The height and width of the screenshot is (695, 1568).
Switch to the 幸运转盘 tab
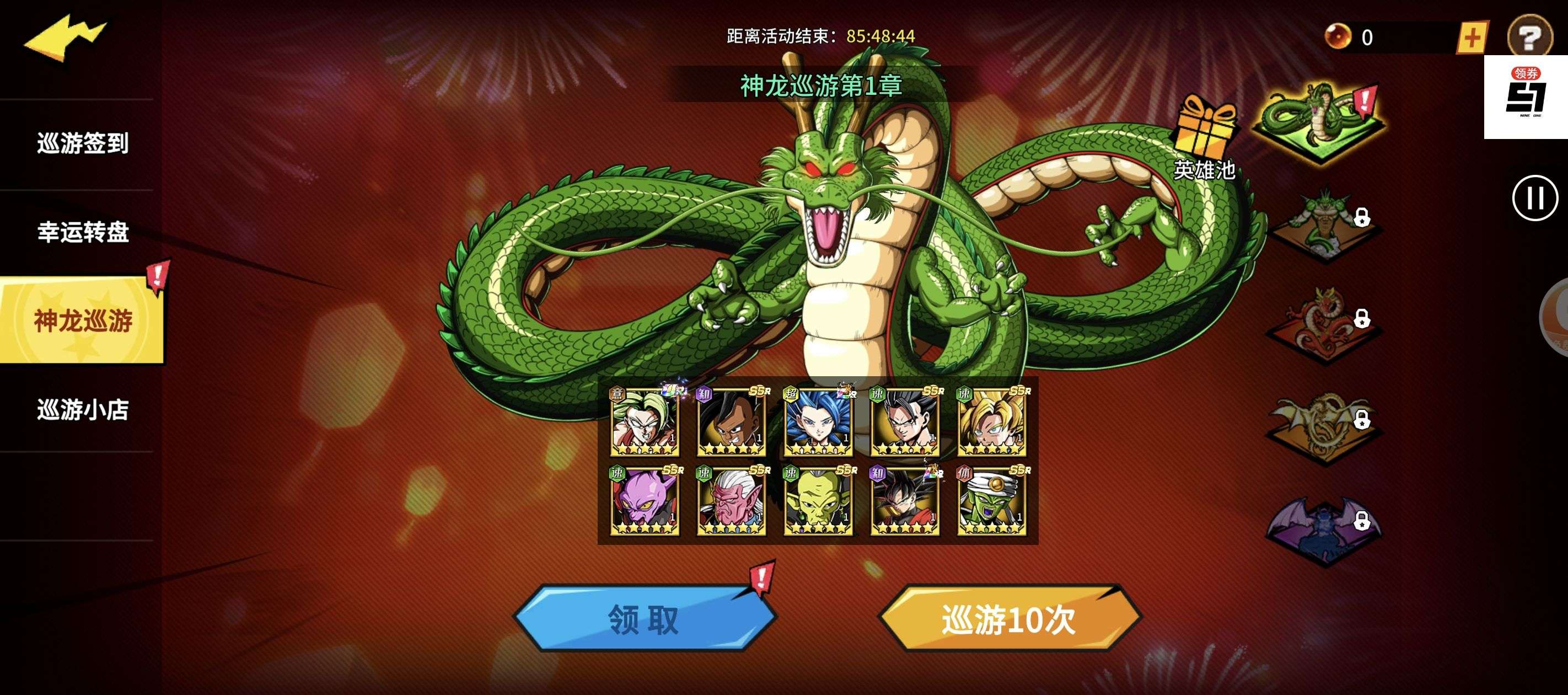pos(83,232)
